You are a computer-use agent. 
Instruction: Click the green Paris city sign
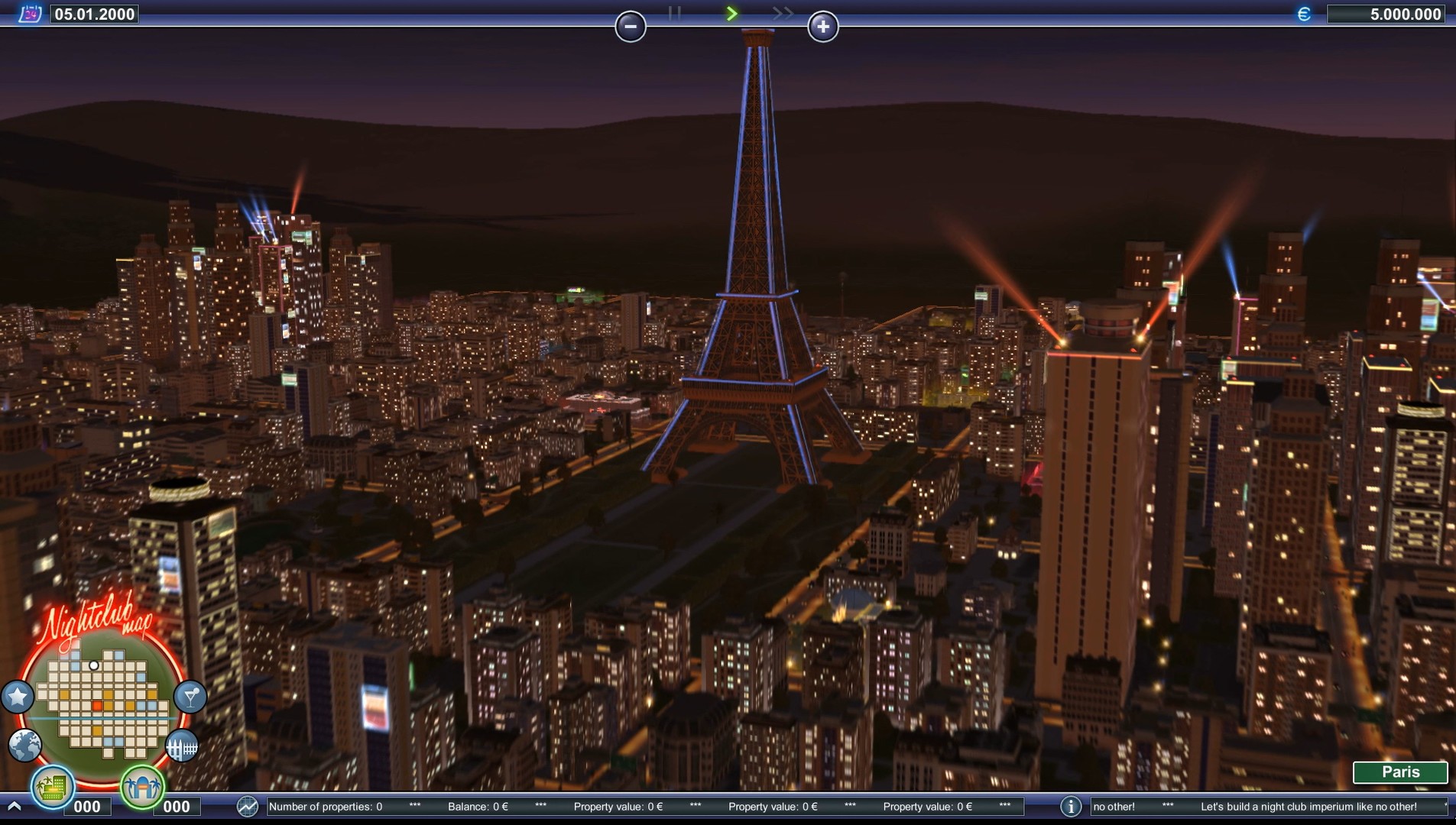pyautogui.click(x=1400, y=772)
